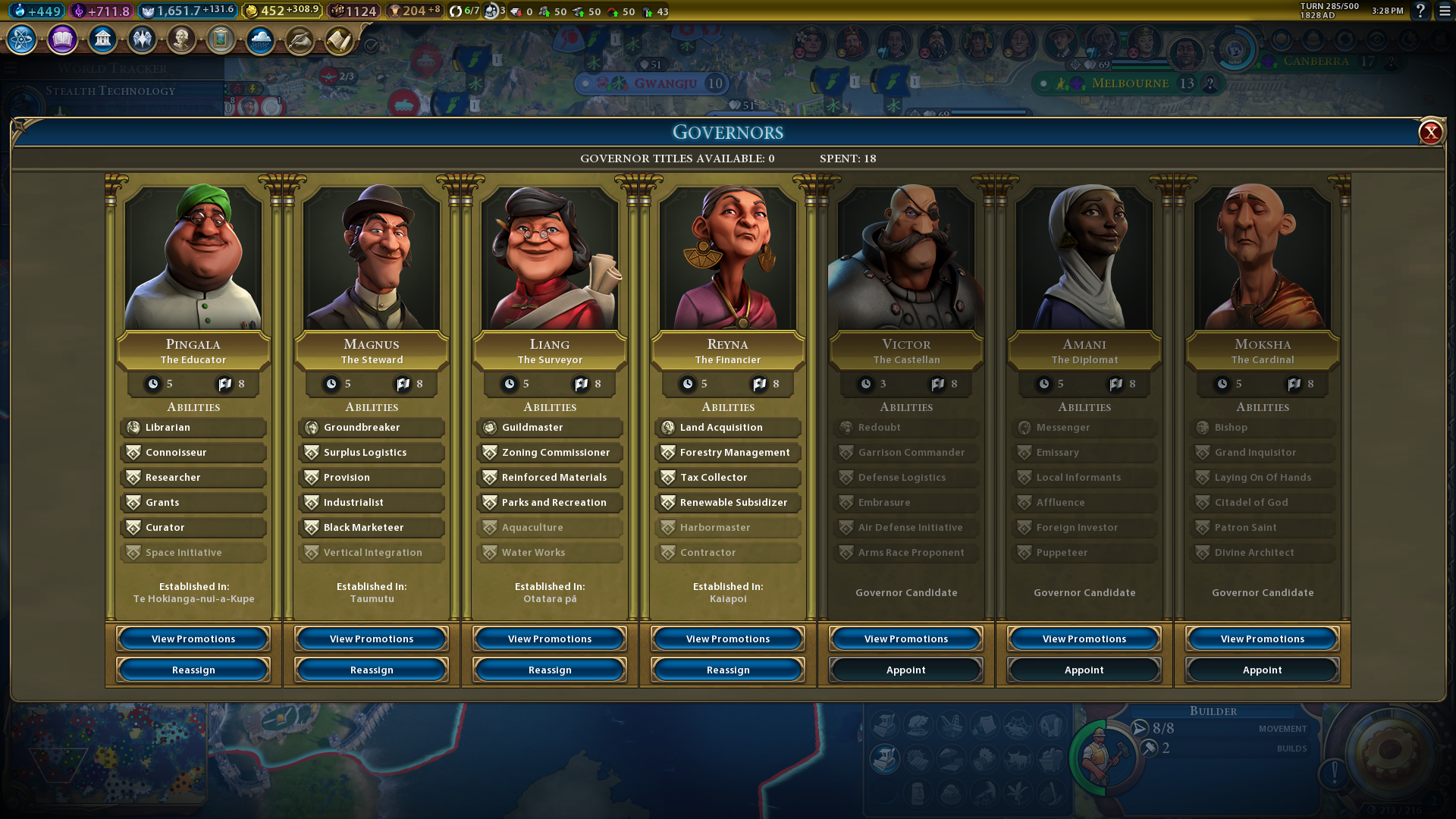Reassign Magnus the Steward
The image size is (1456, 819).
click(372, 670)
